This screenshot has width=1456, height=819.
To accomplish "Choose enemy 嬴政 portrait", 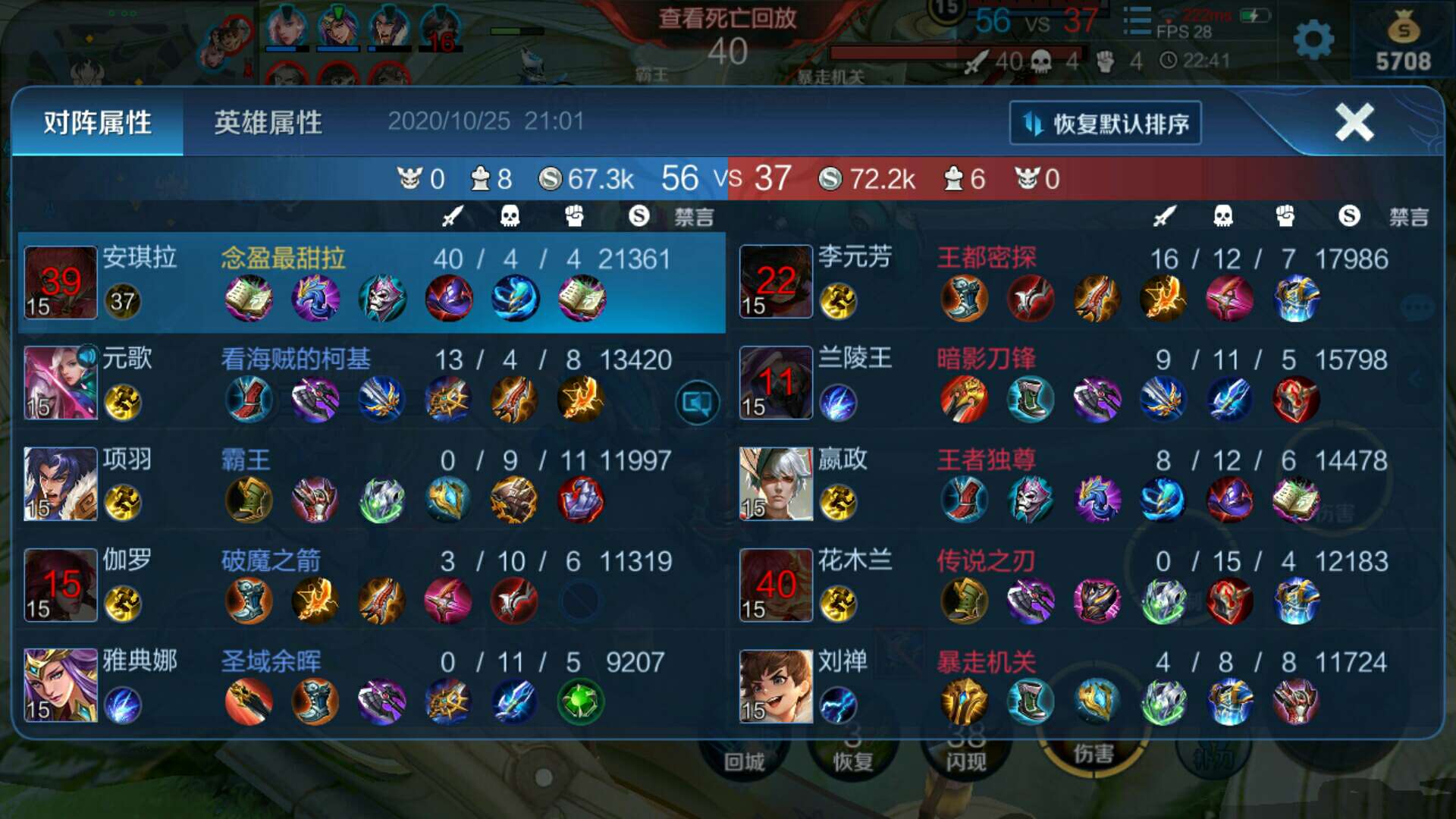I will pos(776,484).
